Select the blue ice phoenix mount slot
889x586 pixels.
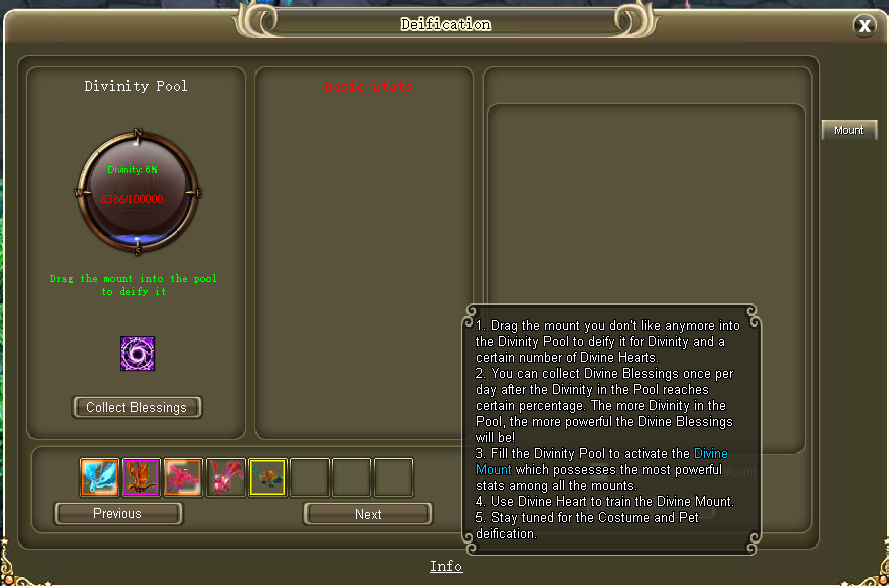pyautogui.click(x=100, y=478)
